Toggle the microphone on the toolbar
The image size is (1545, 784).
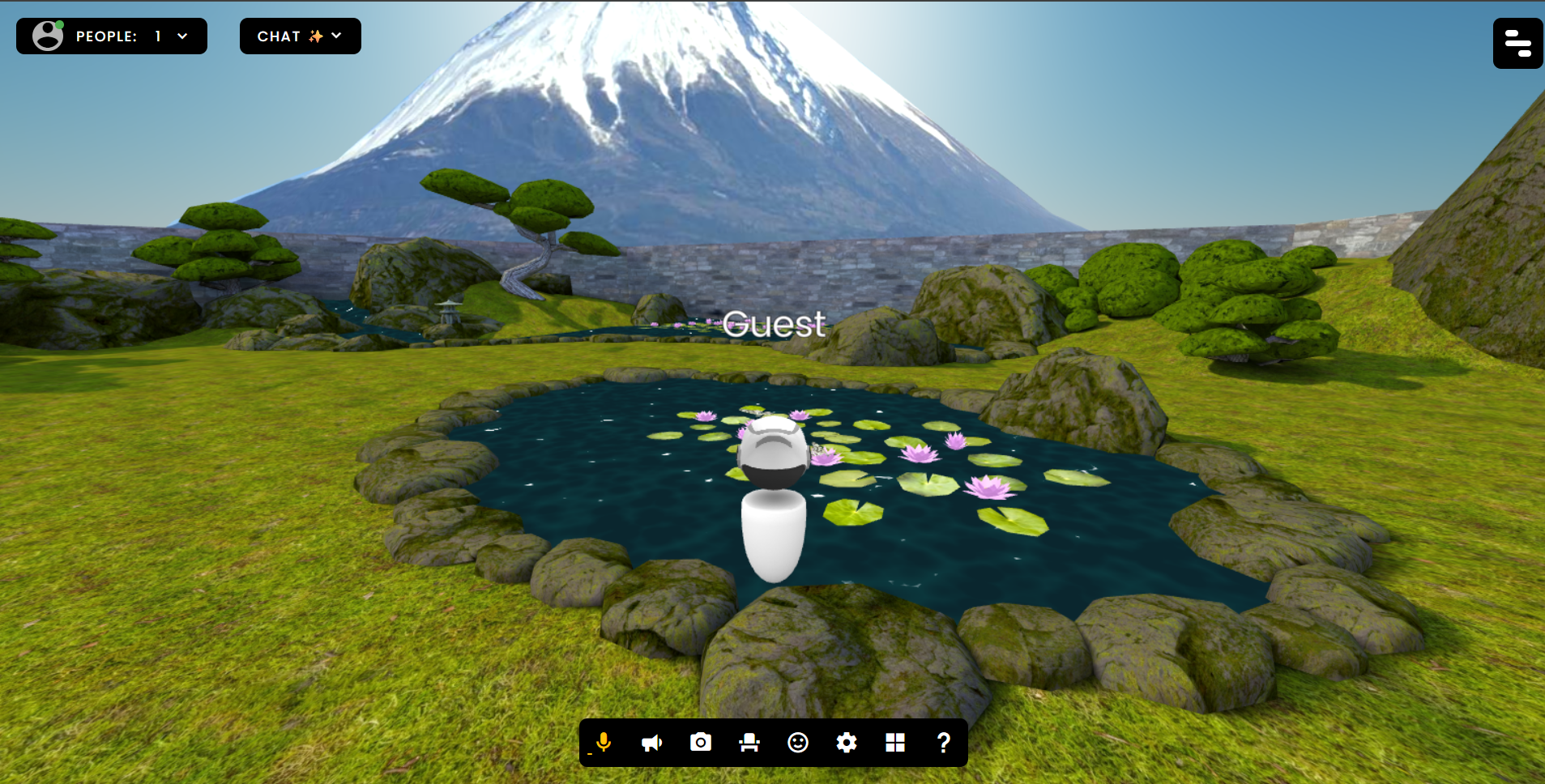604,743
